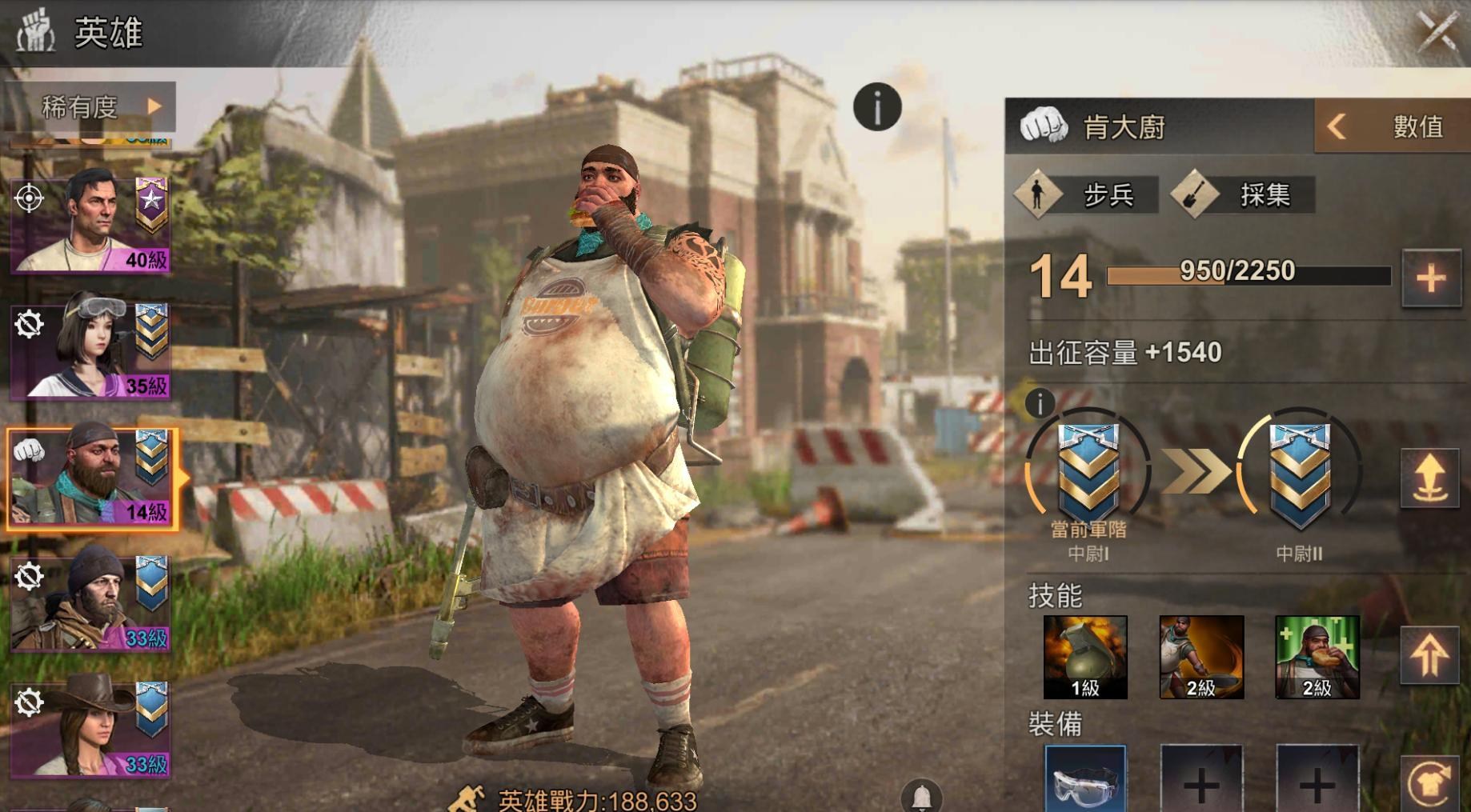Tap the 步兵 infantry type tag
The height and width of the screenshot is (812, 1471).
tap(1087, 194)
